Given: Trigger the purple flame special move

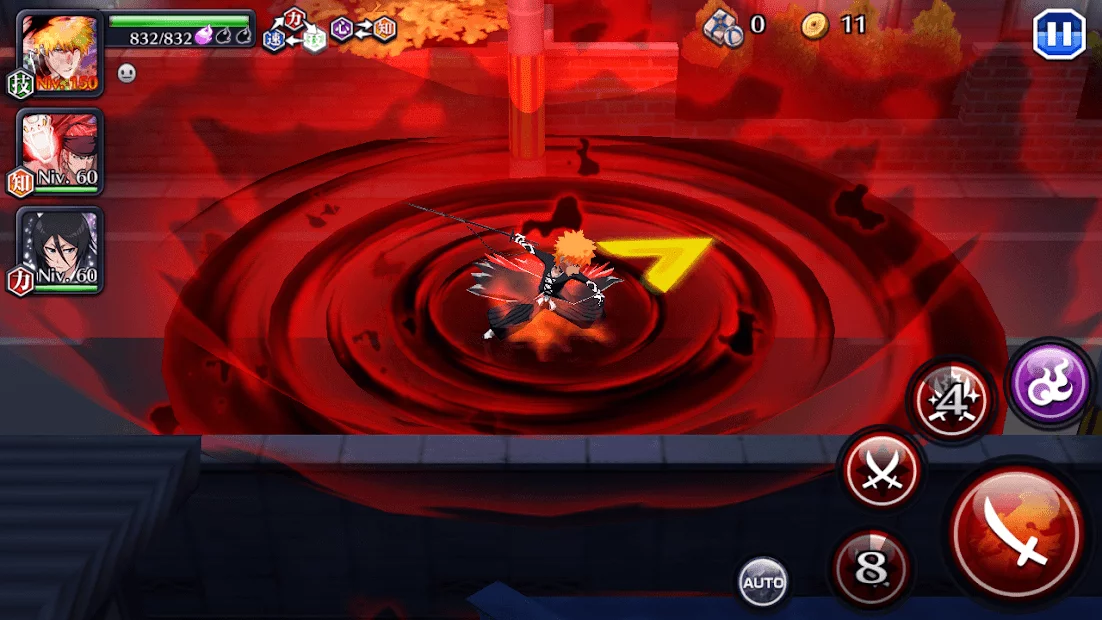Looking at the screenshot, I should tap(1050, 383).
